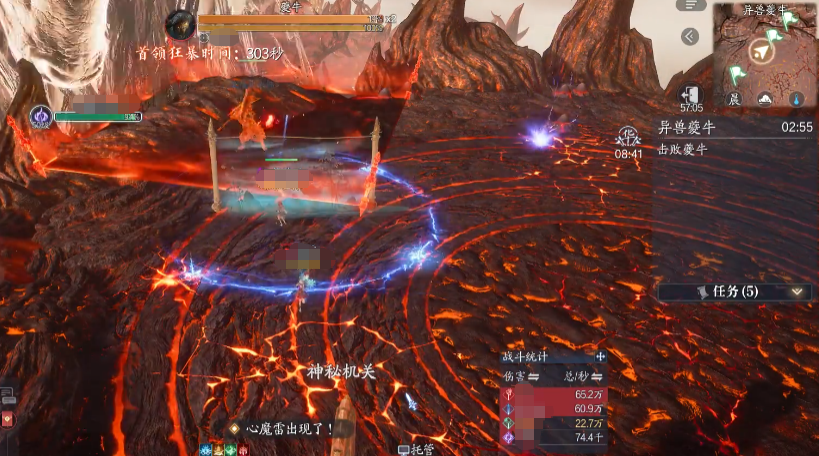
Task: Open the chat bubble icon
Action: (7, 397)
